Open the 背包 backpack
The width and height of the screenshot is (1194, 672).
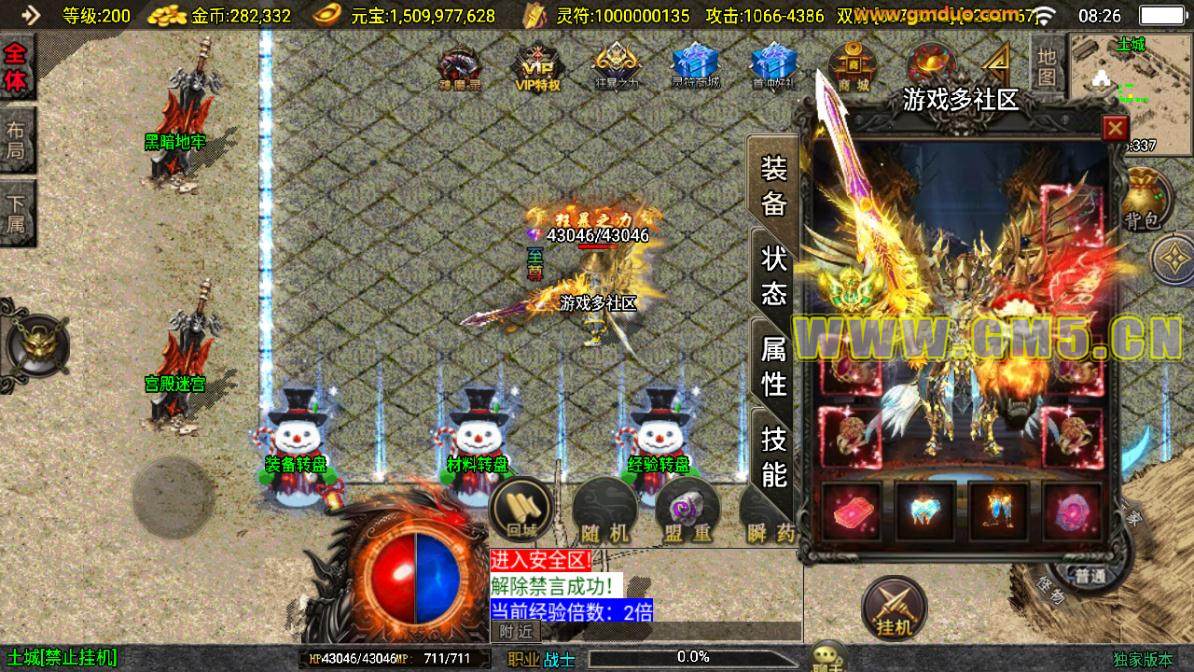(x=1144, y=199)
